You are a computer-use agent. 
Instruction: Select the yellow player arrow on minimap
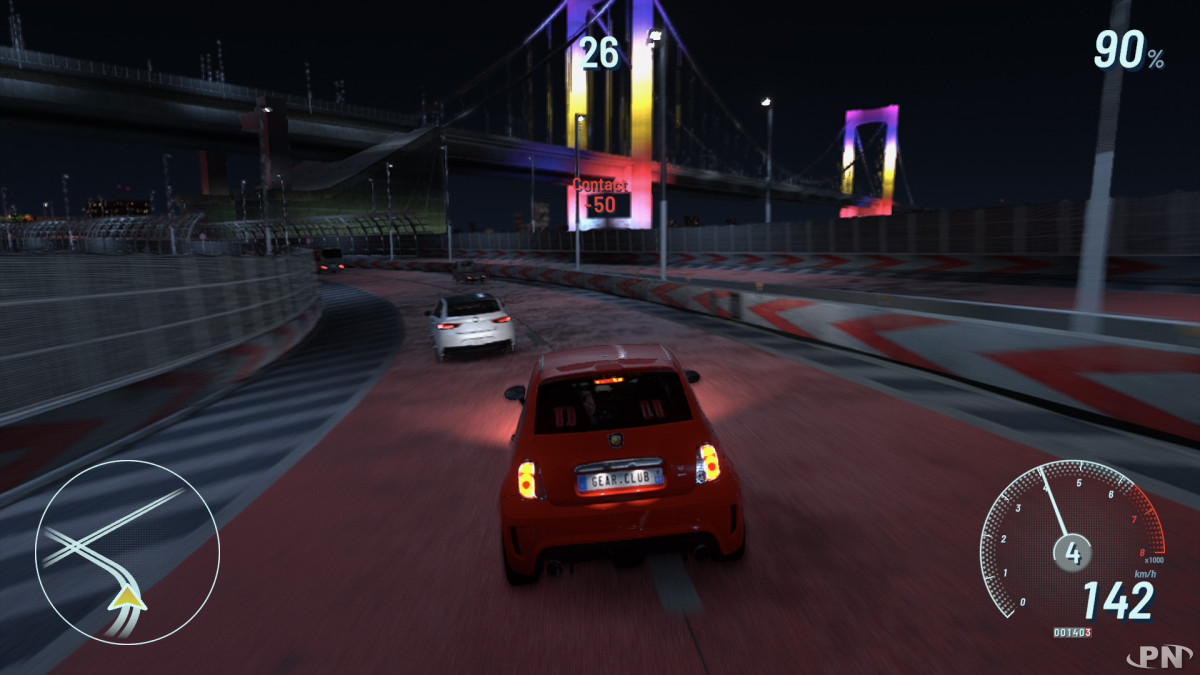[127, 599]
